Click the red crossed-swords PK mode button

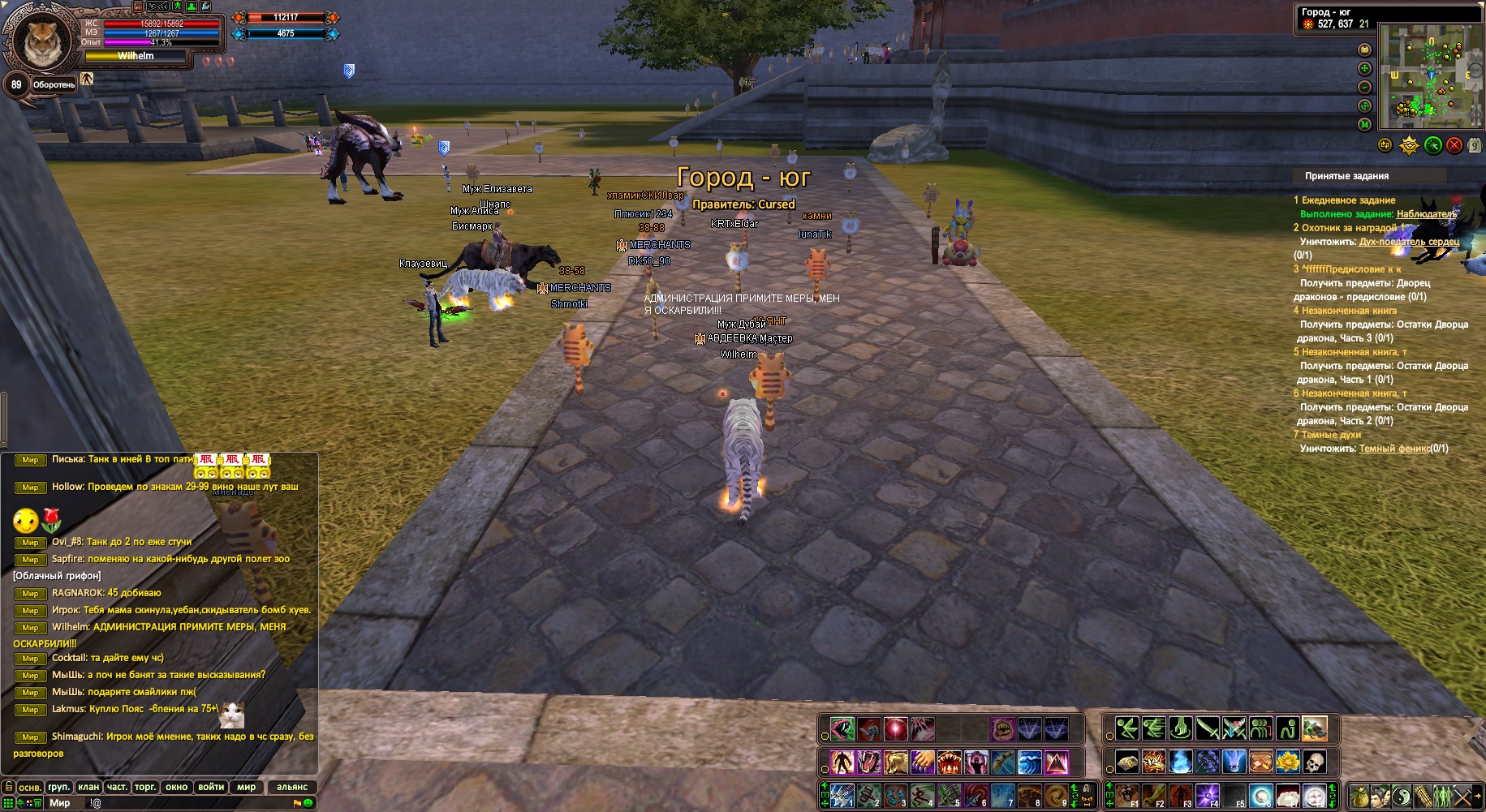point(1454,145)
